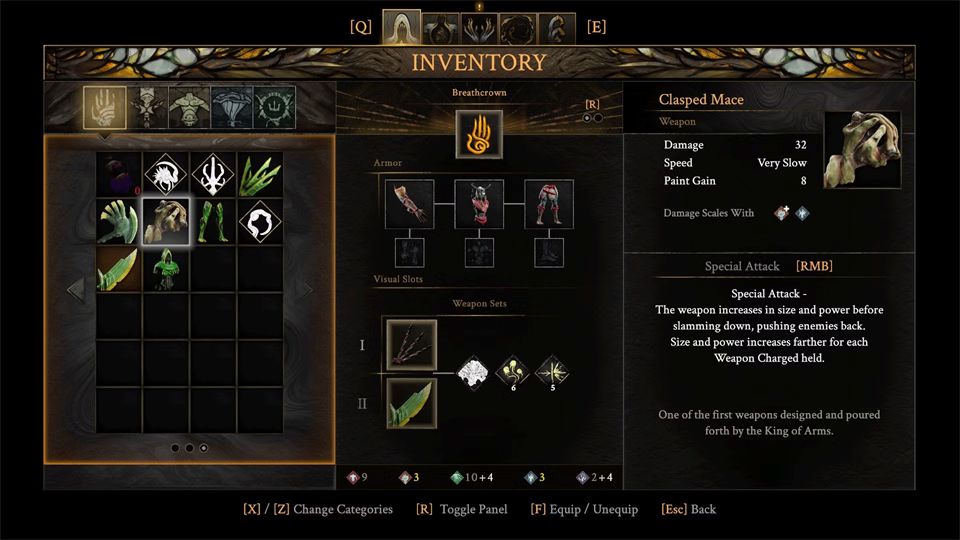The image size is (960, 540).
Task: Select the equipped red leg armor slot
Action: click(549, 204)
